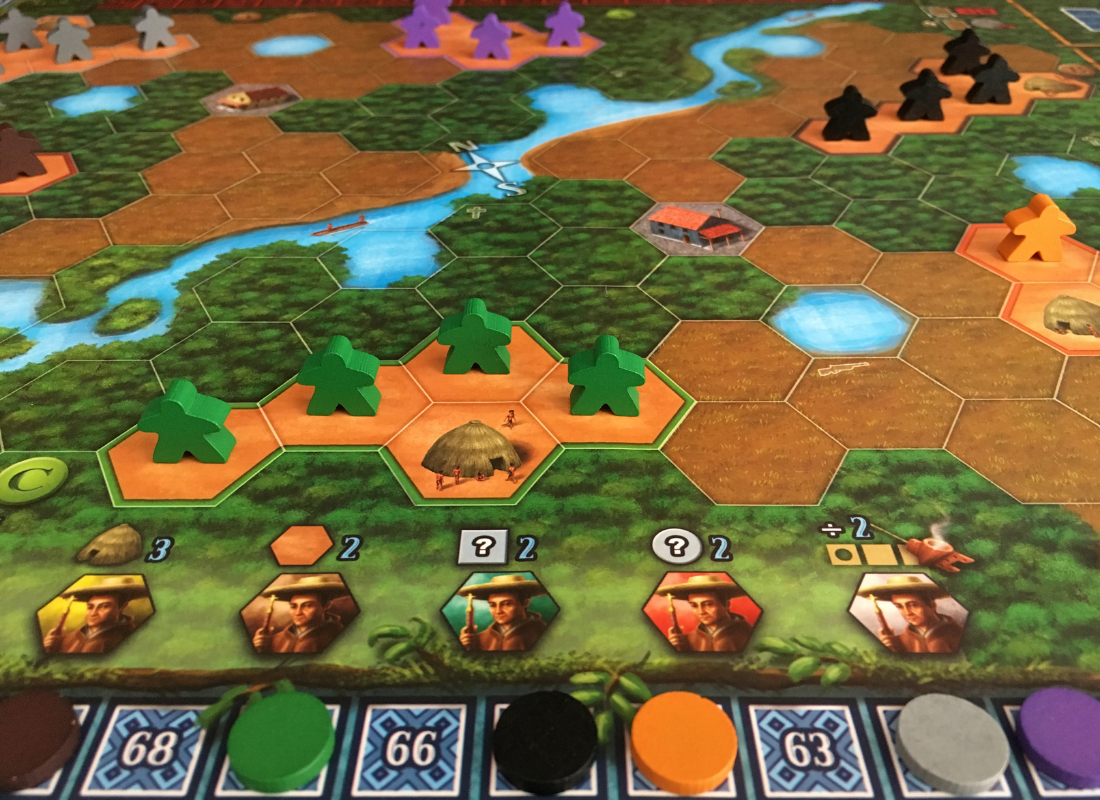
Task: Select the brown-background explorer scoring tile
Action: [x=299, y=613]
